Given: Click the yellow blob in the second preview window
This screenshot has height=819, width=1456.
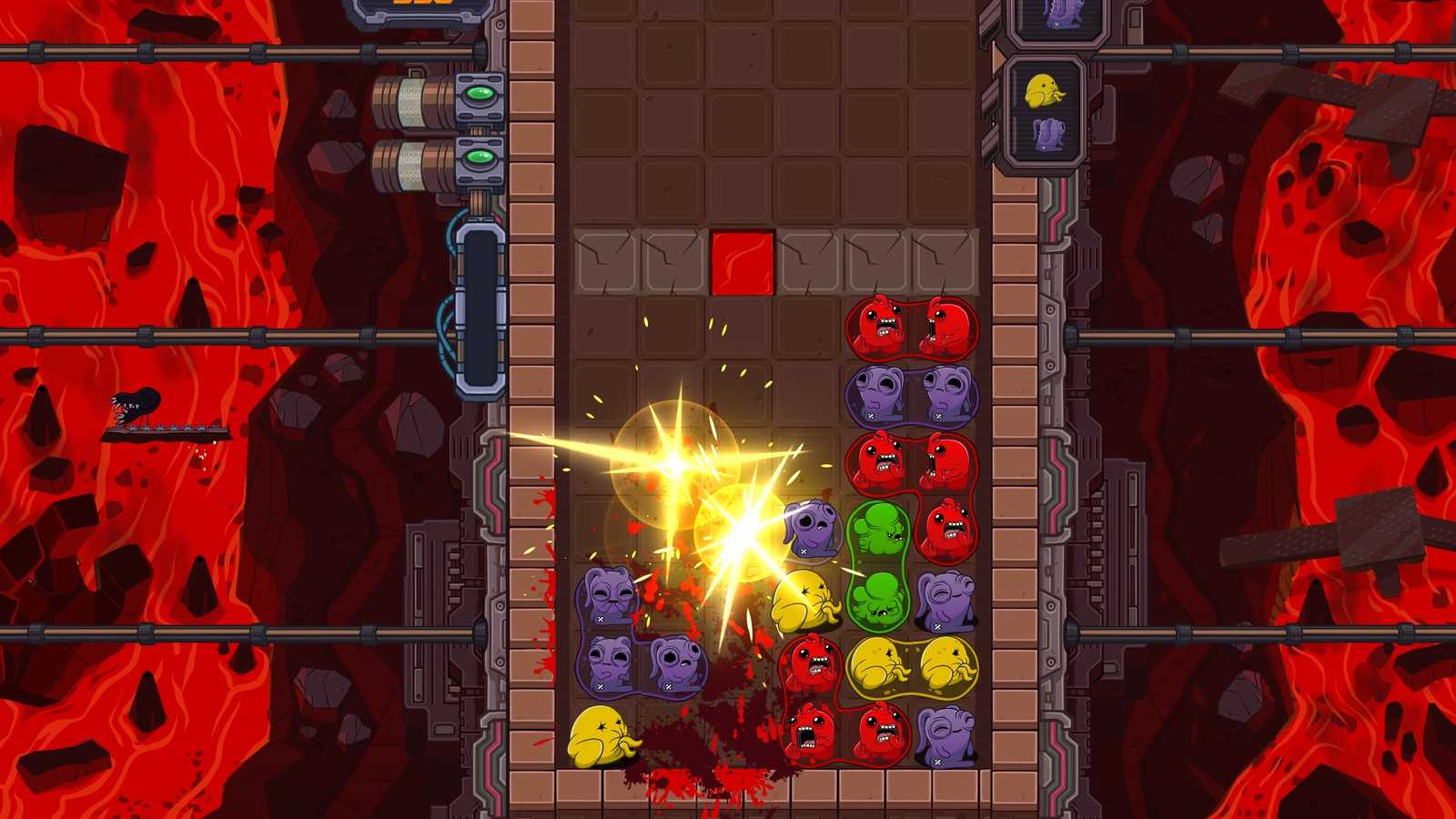Looking at the screenshot, I should [1045, 91].
